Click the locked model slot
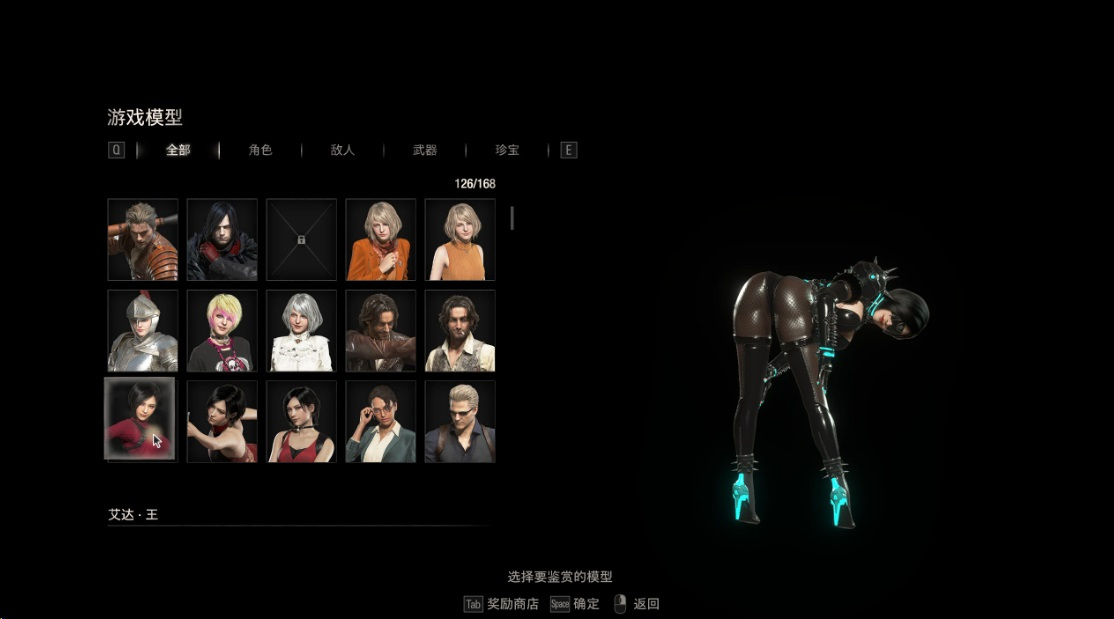 [x=301, y=240]
